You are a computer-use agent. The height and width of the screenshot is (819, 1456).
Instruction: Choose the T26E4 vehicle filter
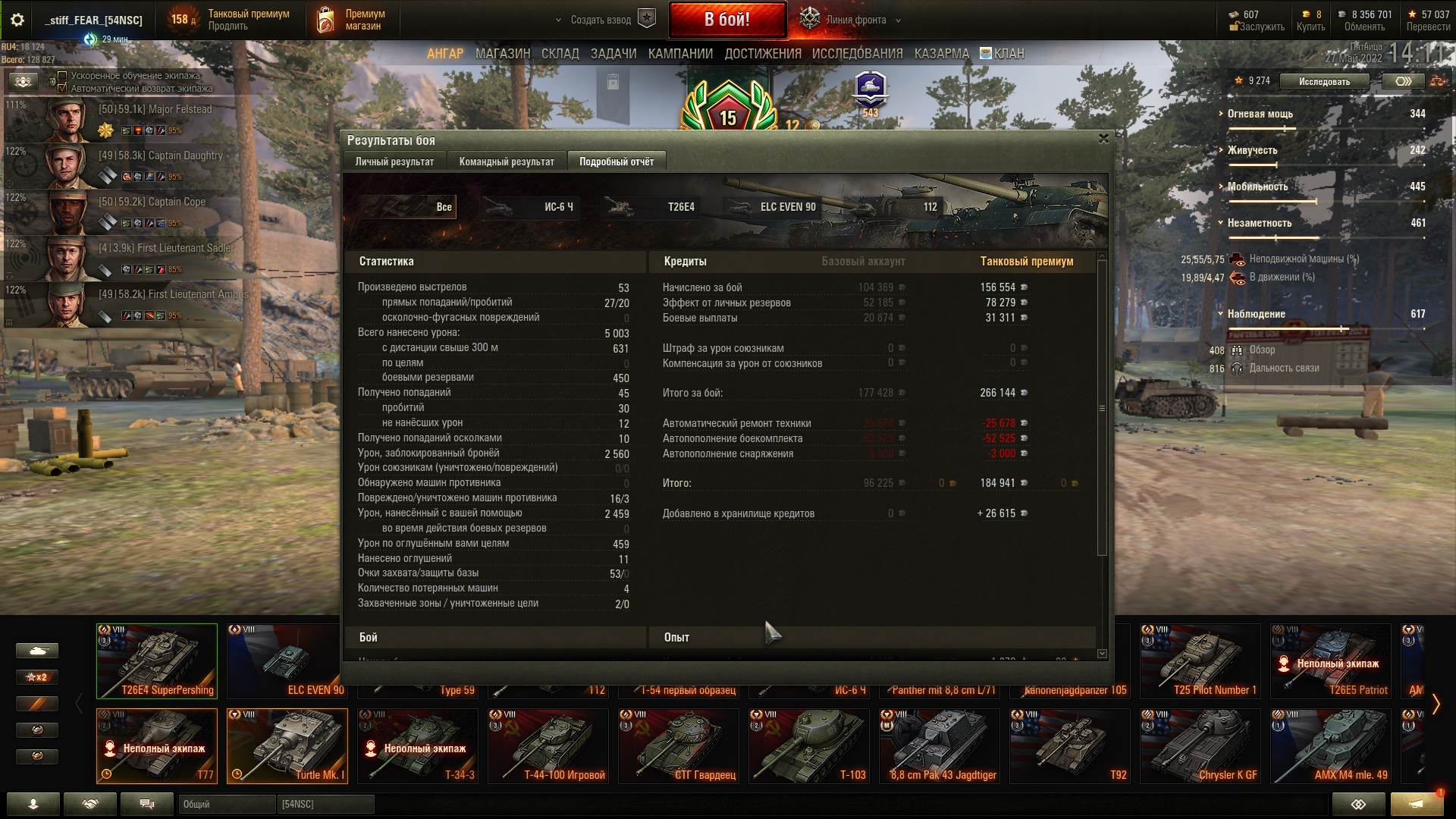[651, 207]
